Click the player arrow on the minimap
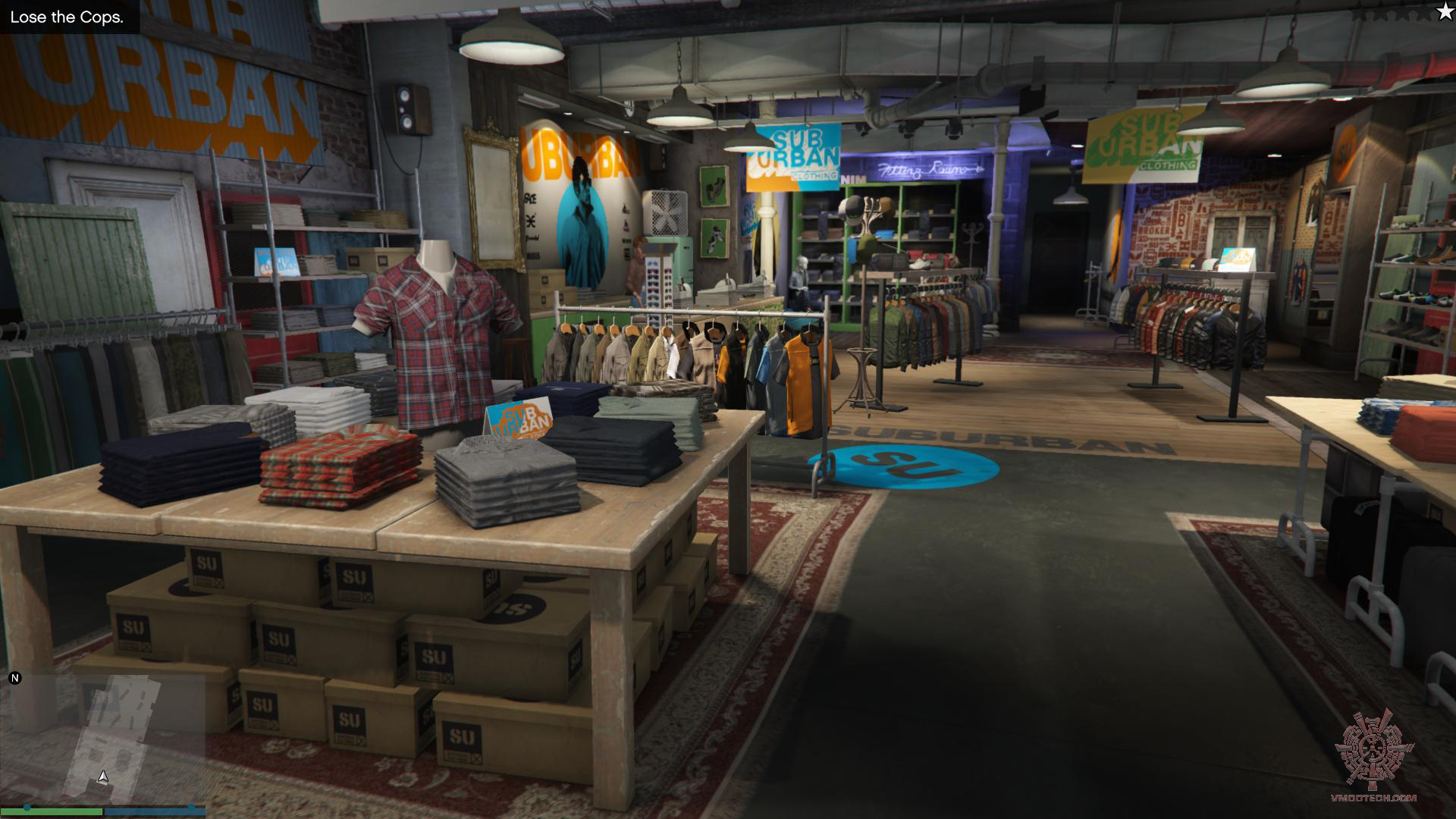The height and width of the screenshot is (819, 1456). coord(103,777)
